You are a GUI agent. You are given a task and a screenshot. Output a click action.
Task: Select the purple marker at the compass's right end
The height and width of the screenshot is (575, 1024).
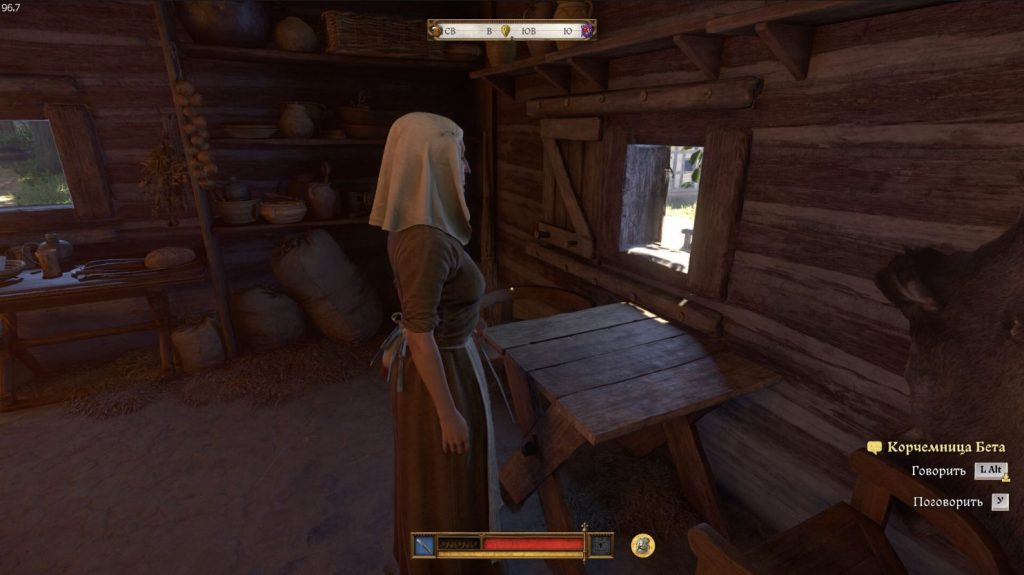[x=587, y=31]
